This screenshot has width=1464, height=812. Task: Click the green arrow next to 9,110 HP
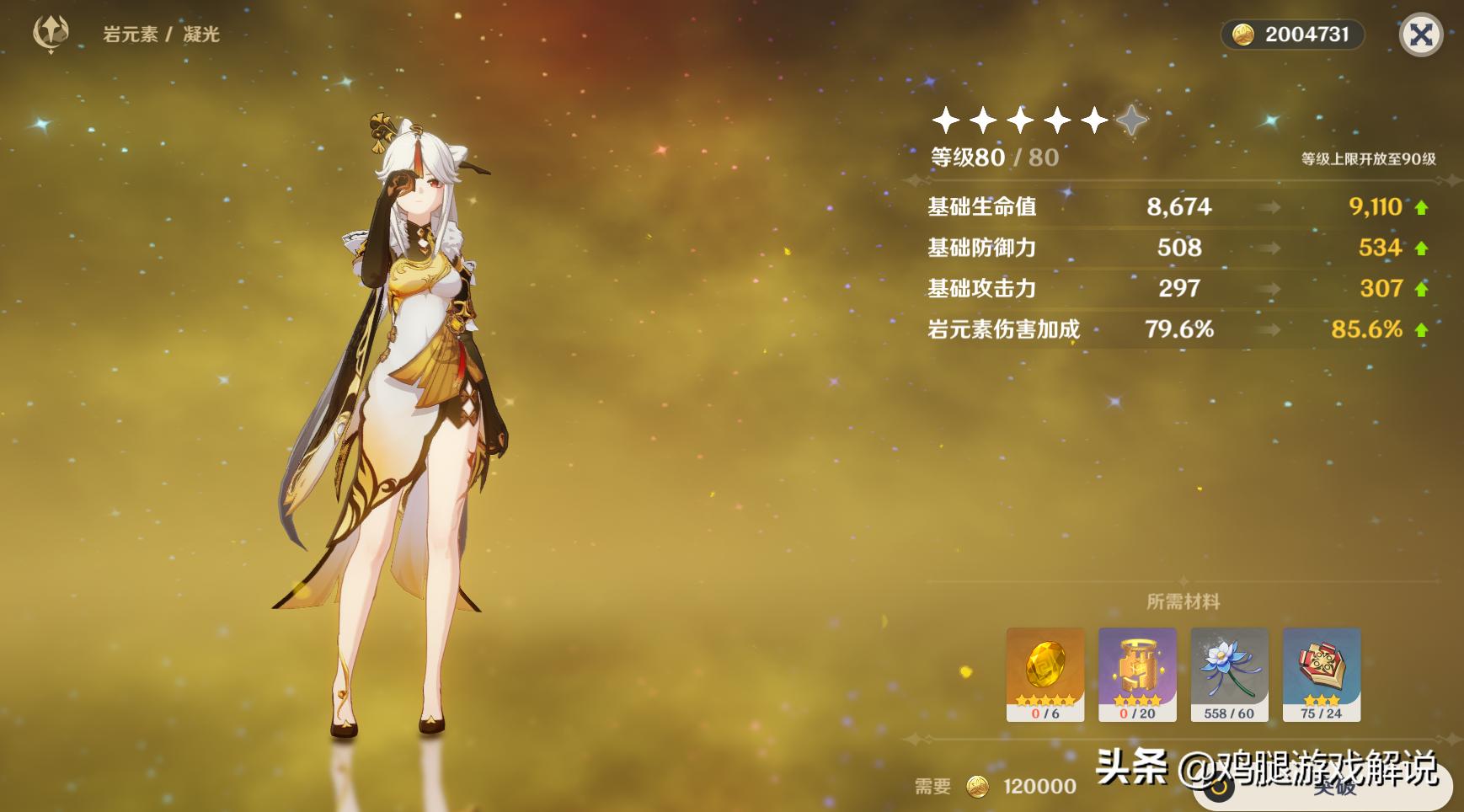(1422, 207)
